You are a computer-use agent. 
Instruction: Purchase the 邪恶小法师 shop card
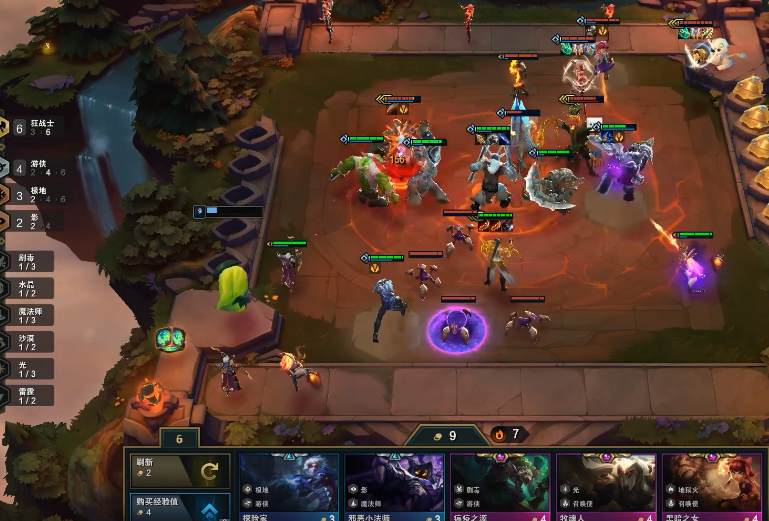tap(394, 490)
